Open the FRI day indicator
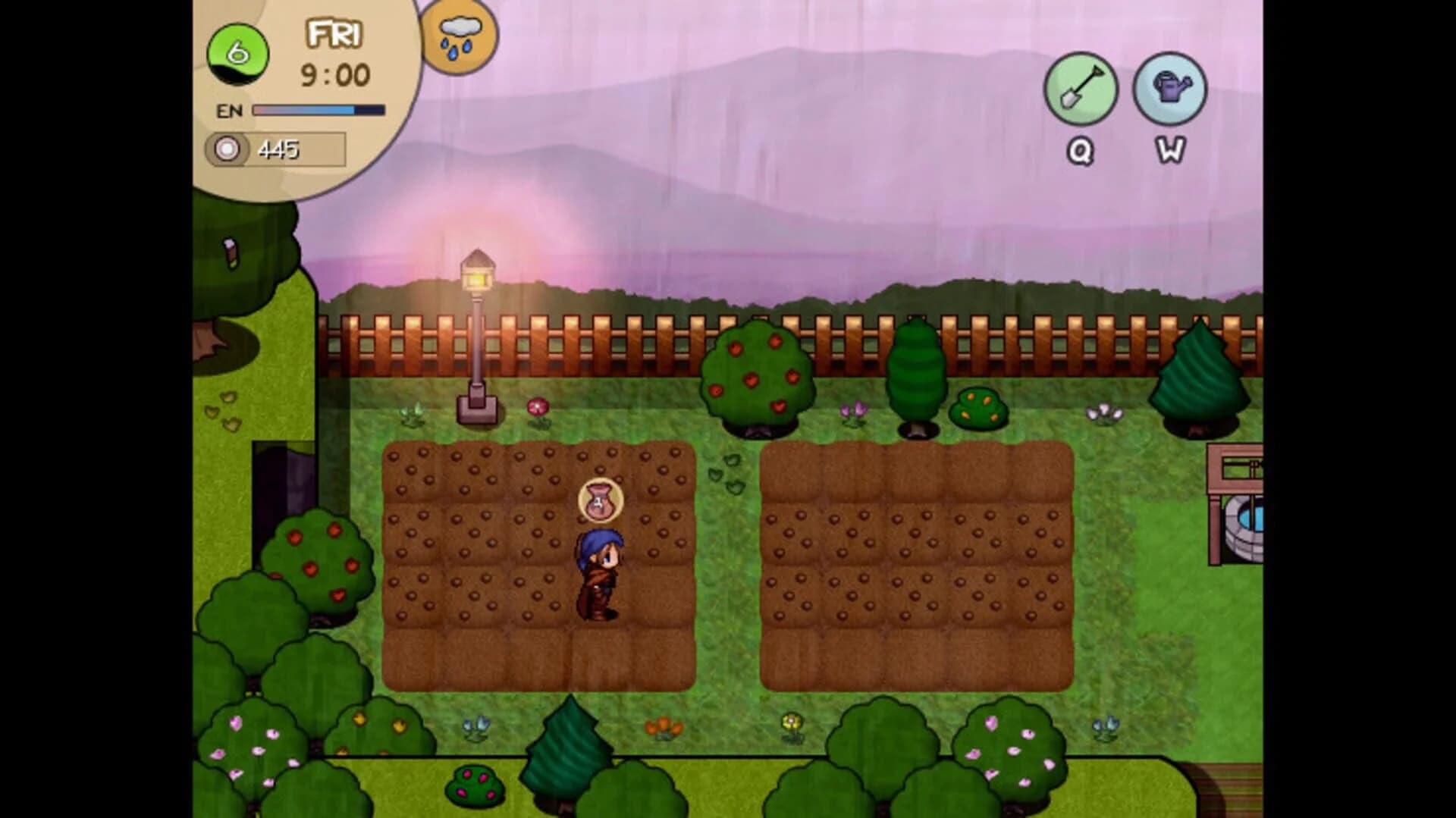This screenshot has width=1456, height=818. (x=334, y=34)
